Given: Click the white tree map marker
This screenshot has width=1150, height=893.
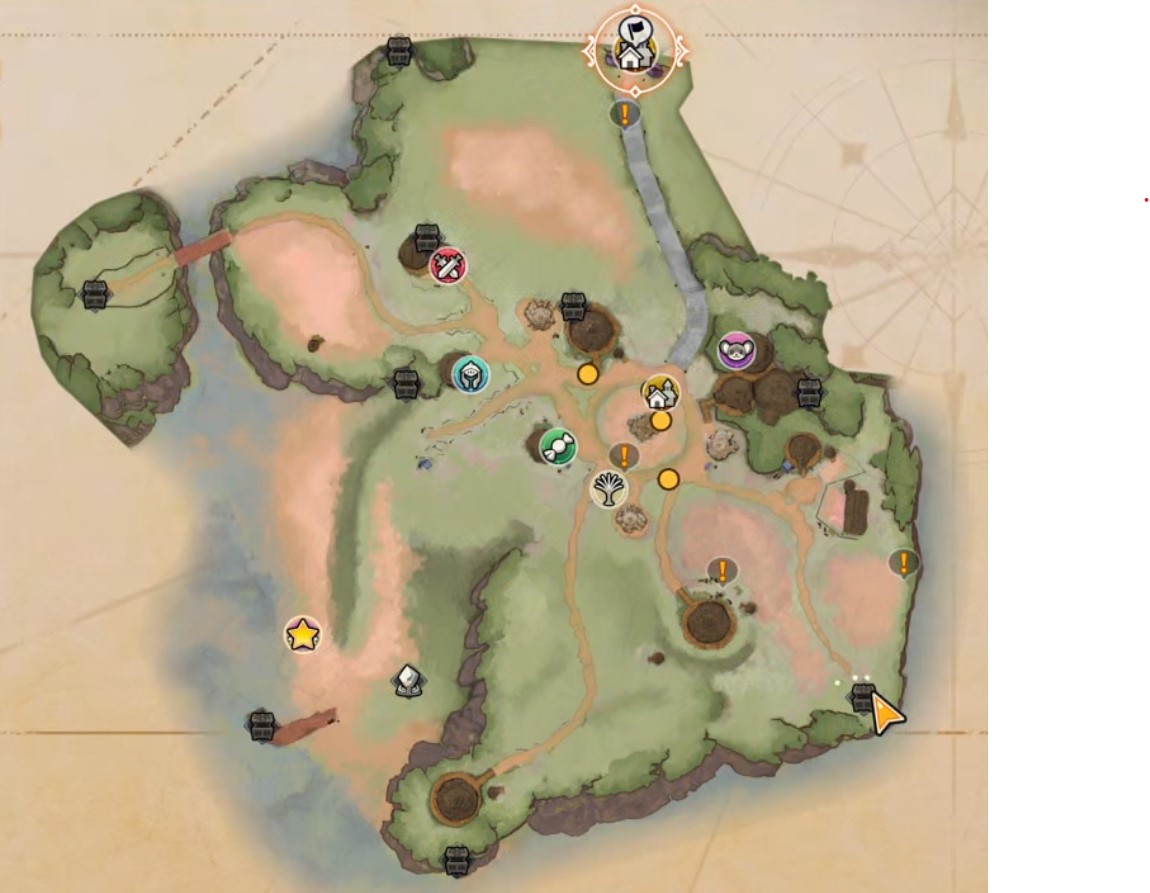Looking at the screenshot, I should coord(608,488).
